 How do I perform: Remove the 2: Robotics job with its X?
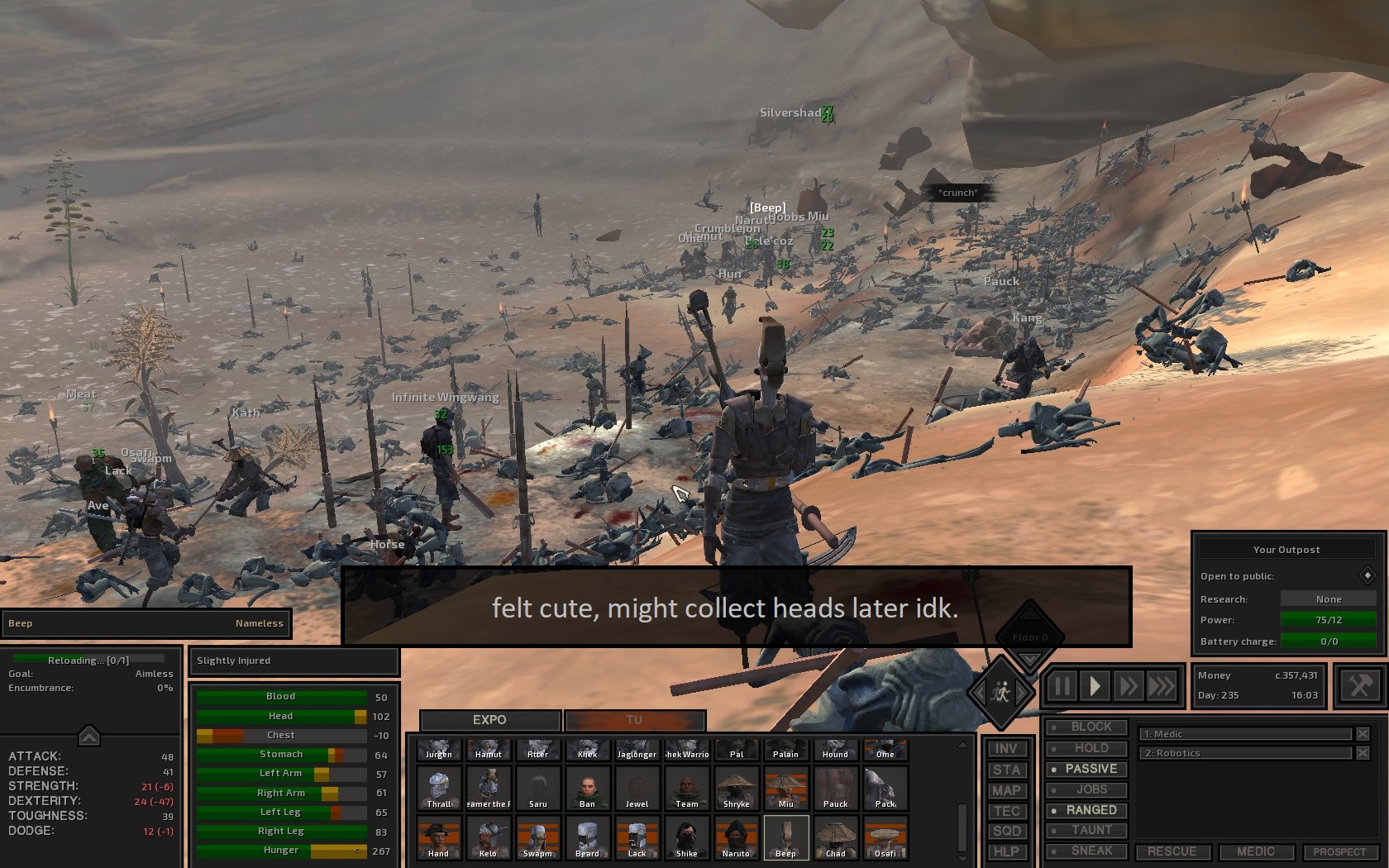1364,753
